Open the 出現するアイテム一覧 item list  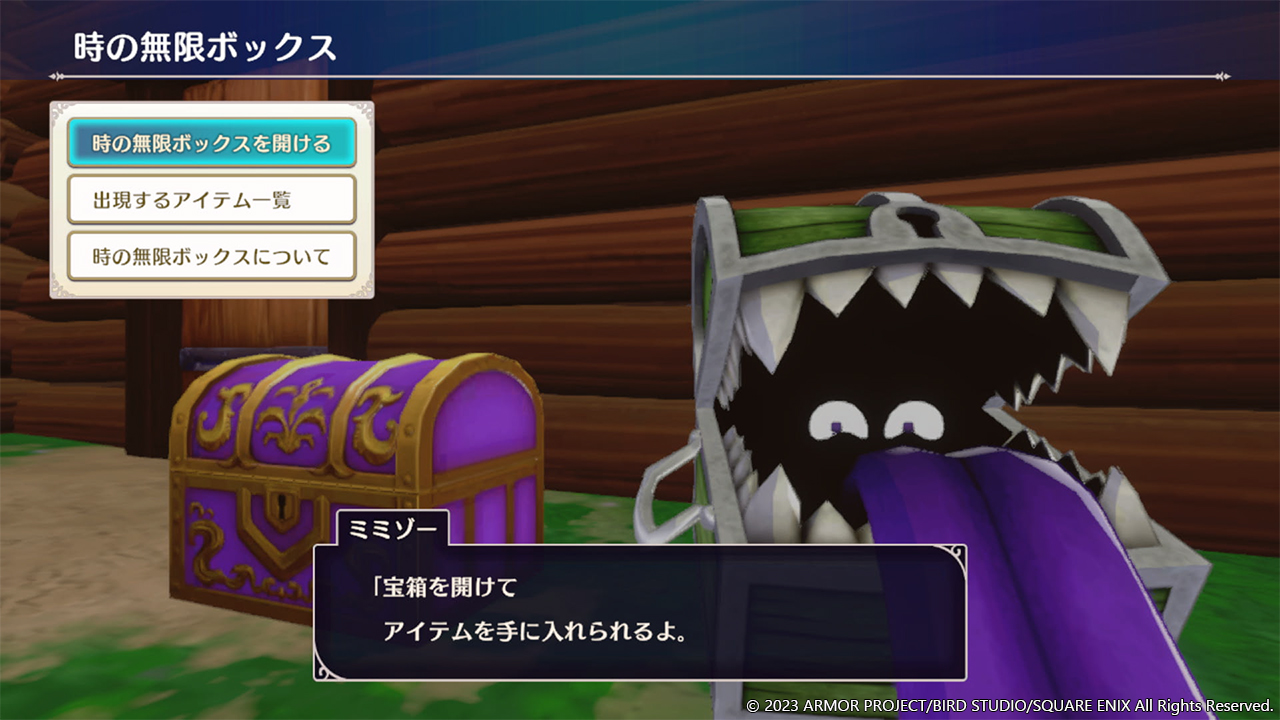212,199
